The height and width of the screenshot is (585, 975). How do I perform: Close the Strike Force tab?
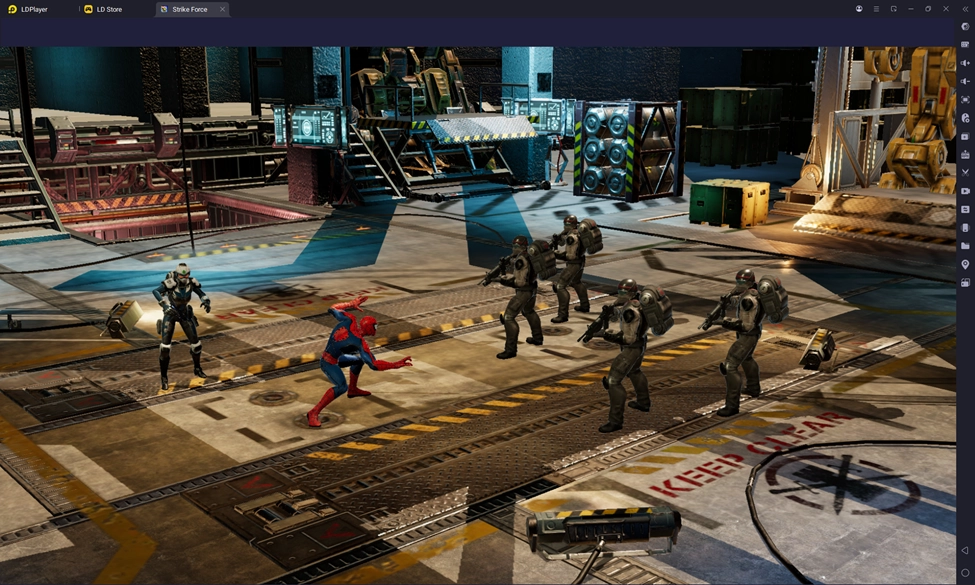pyautogui.click(x=222, y=9)
